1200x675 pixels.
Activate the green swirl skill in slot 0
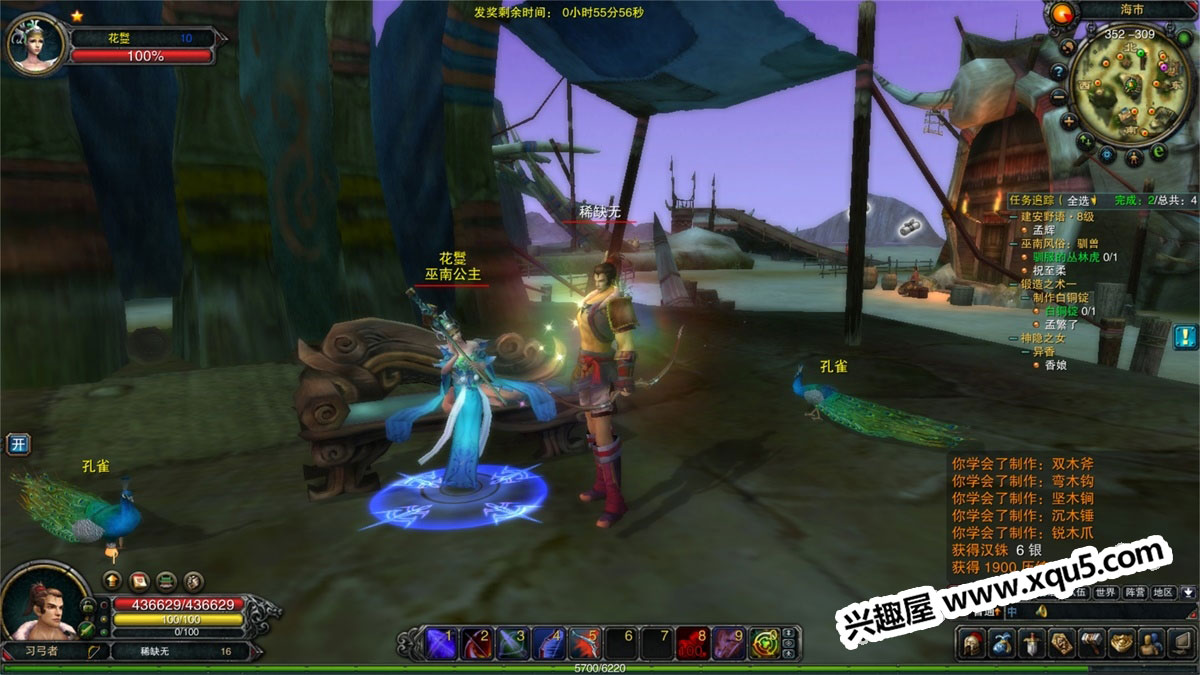pos(766,642)
